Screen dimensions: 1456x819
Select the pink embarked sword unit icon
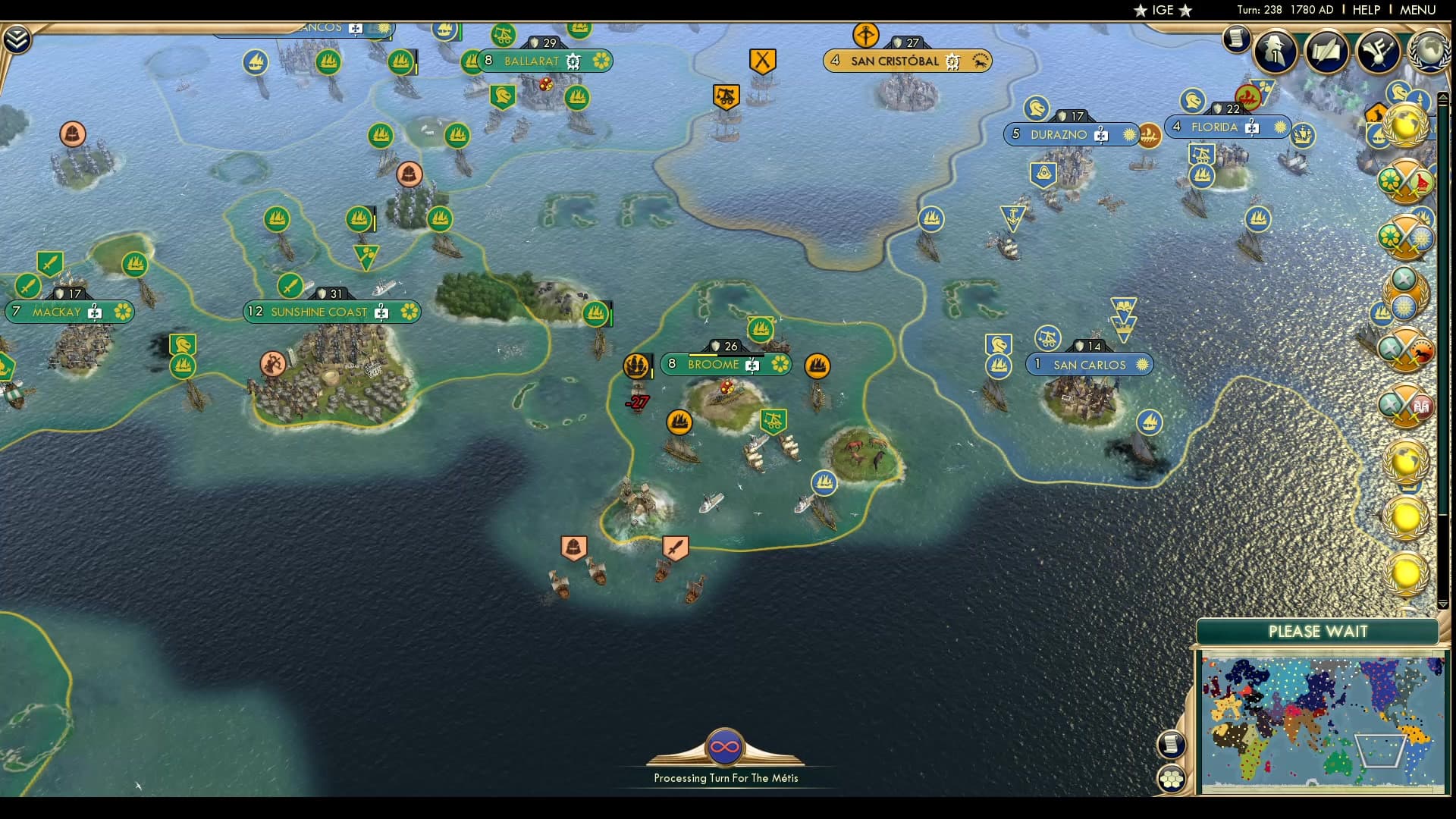tap(675, 548)
